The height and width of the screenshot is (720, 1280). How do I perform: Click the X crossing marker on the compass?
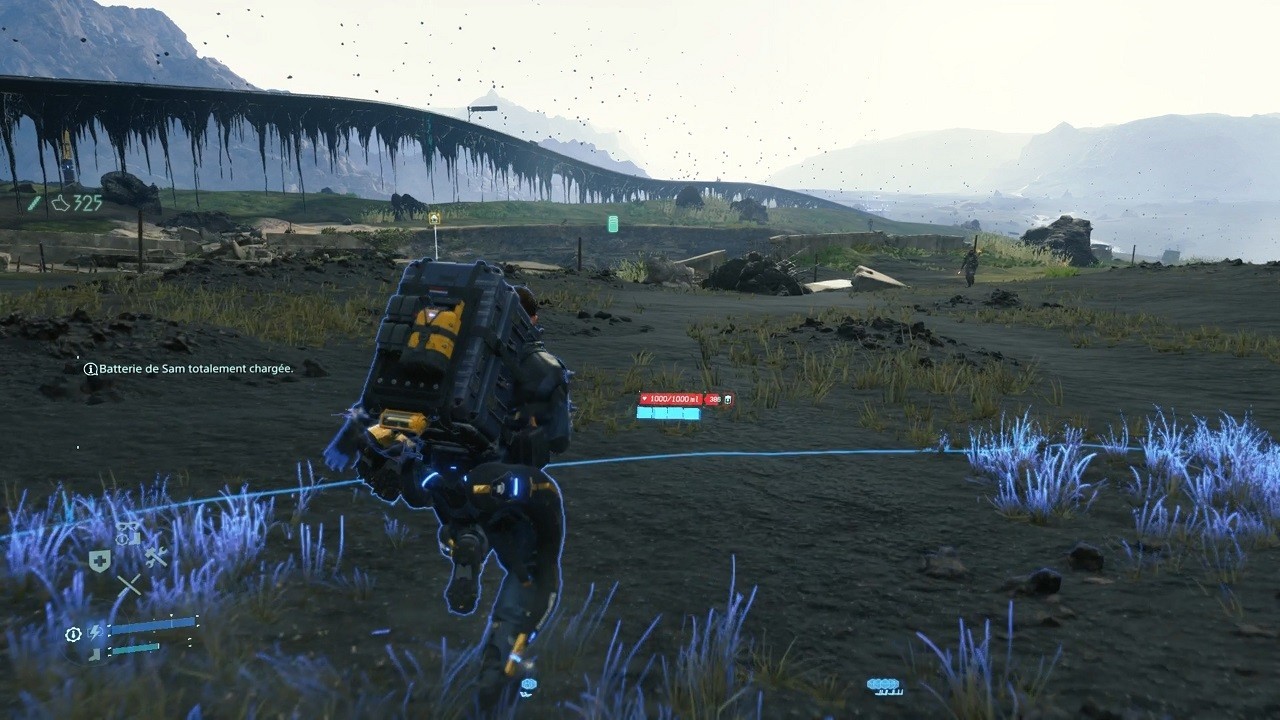point(129,584)
